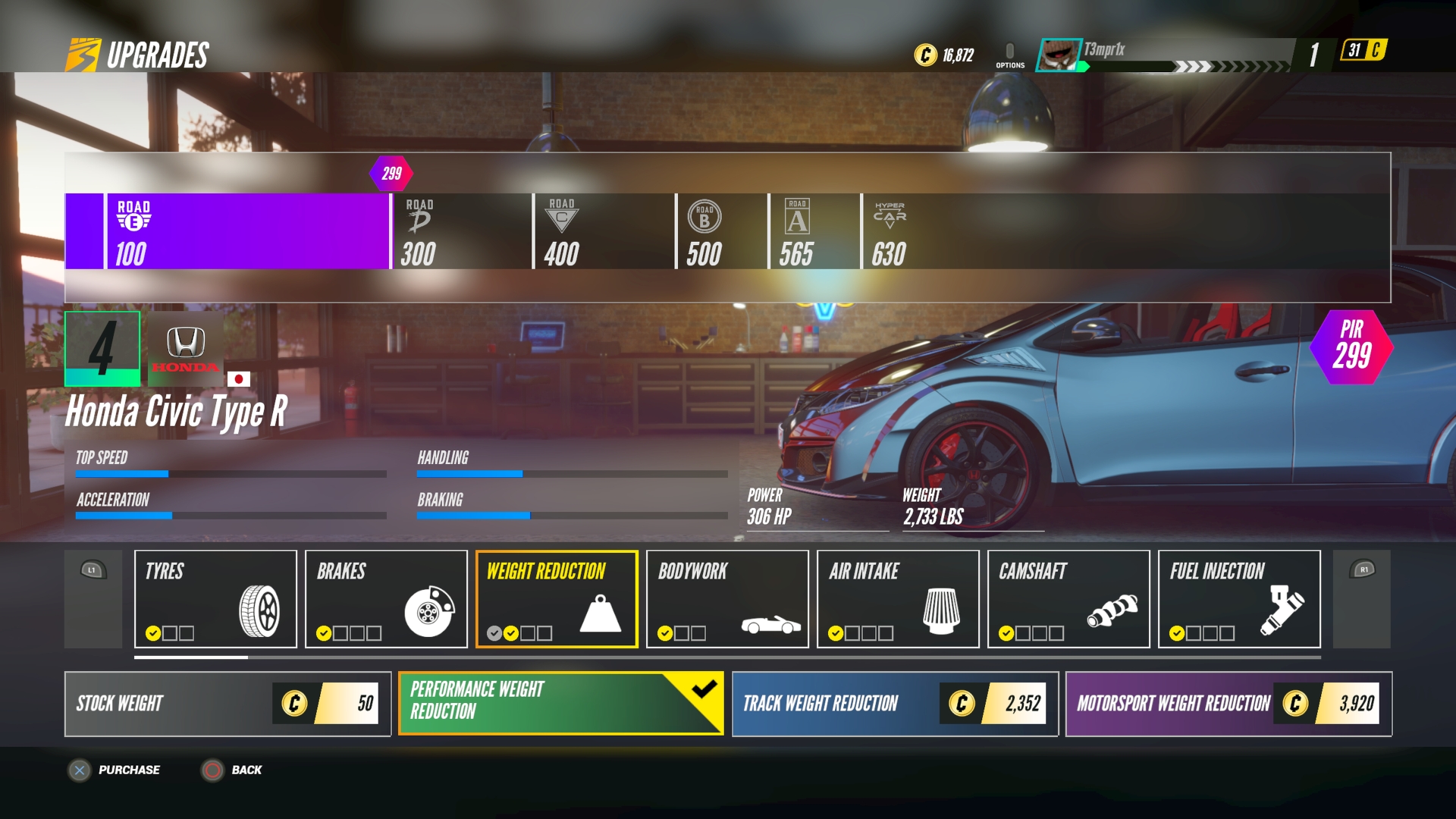This screenshot has height=819, width=1456.
Task: Choose Motorsport Weight Reduction upgrade
Action: click(x=1228, y=704)
